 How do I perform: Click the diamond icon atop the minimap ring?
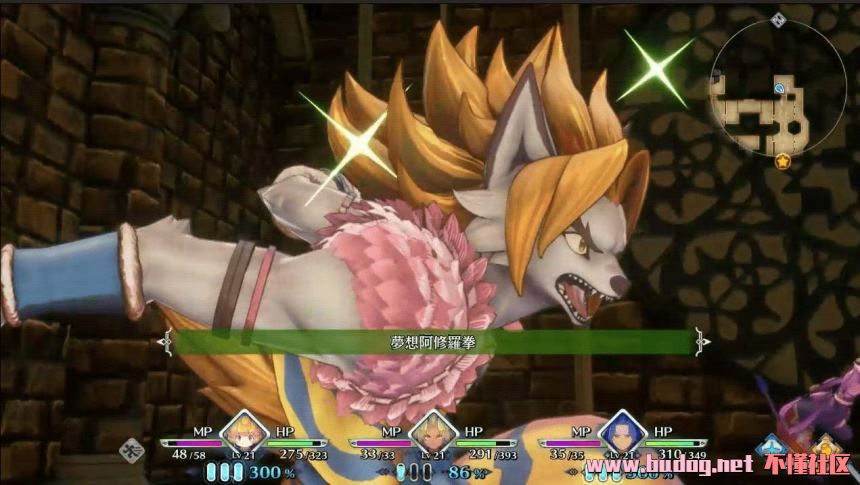coord(778,20)
